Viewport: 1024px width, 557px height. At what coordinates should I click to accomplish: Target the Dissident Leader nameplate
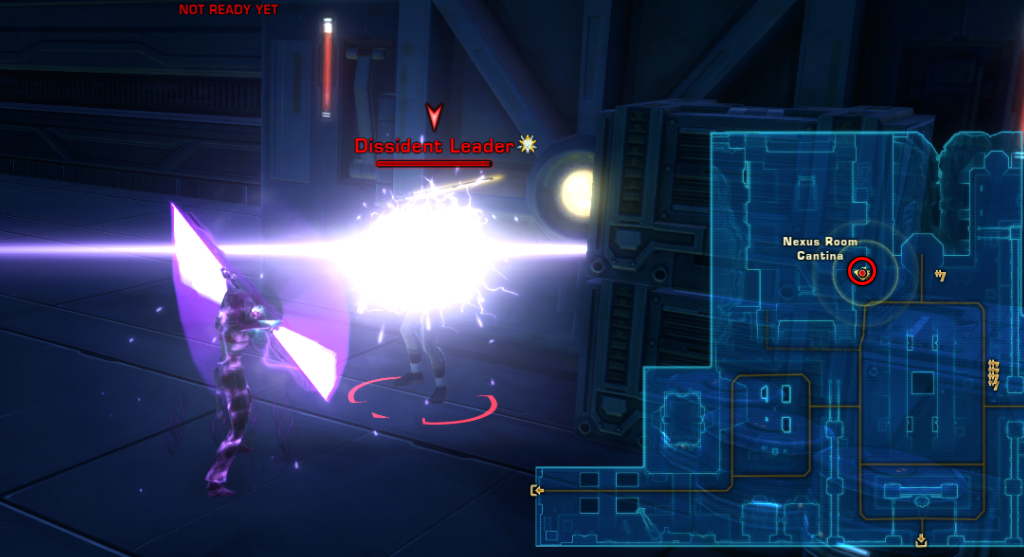pyautogui.click(x=434, y=146)
